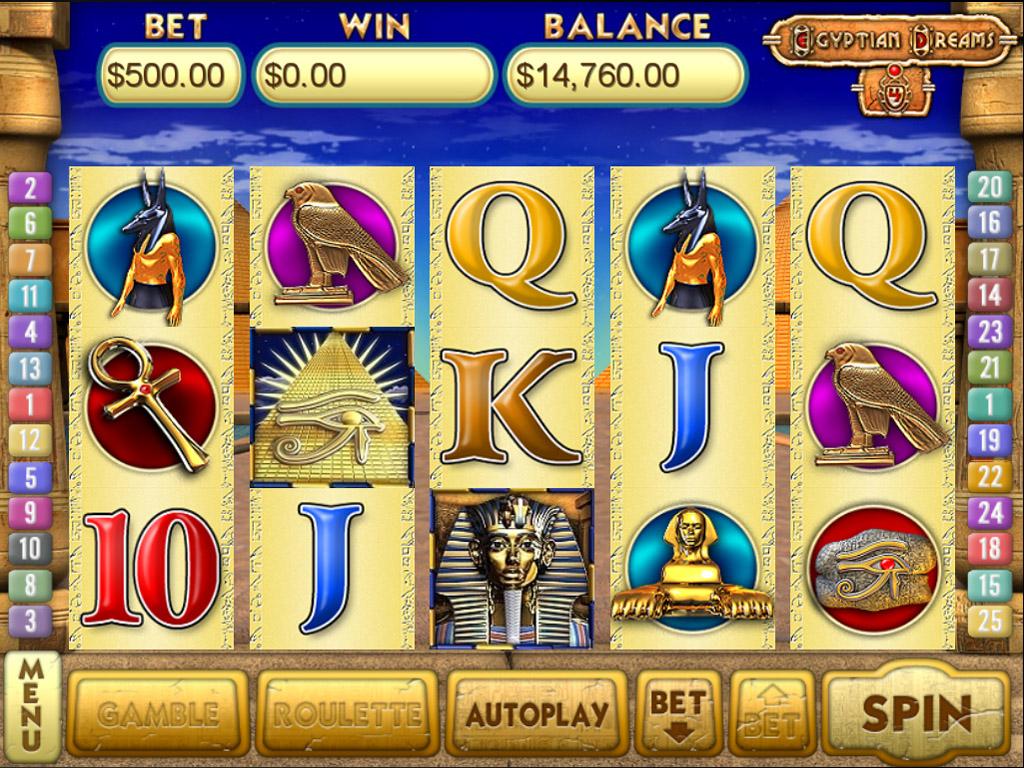This screenshot has width=1024, height=768.
Task: Highlight payline marker 11
Action: click(x=30, y=295)
